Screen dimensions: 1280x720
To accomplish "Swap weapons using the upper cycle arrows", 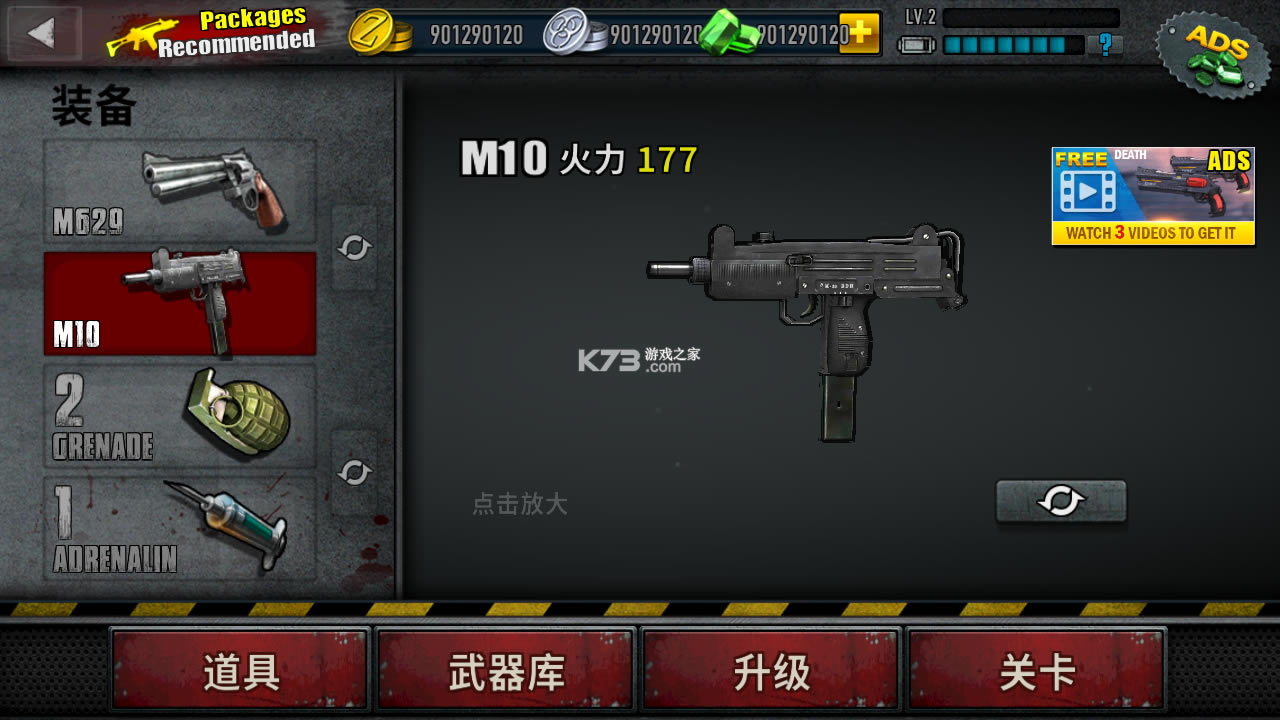I will click(355, 248).
